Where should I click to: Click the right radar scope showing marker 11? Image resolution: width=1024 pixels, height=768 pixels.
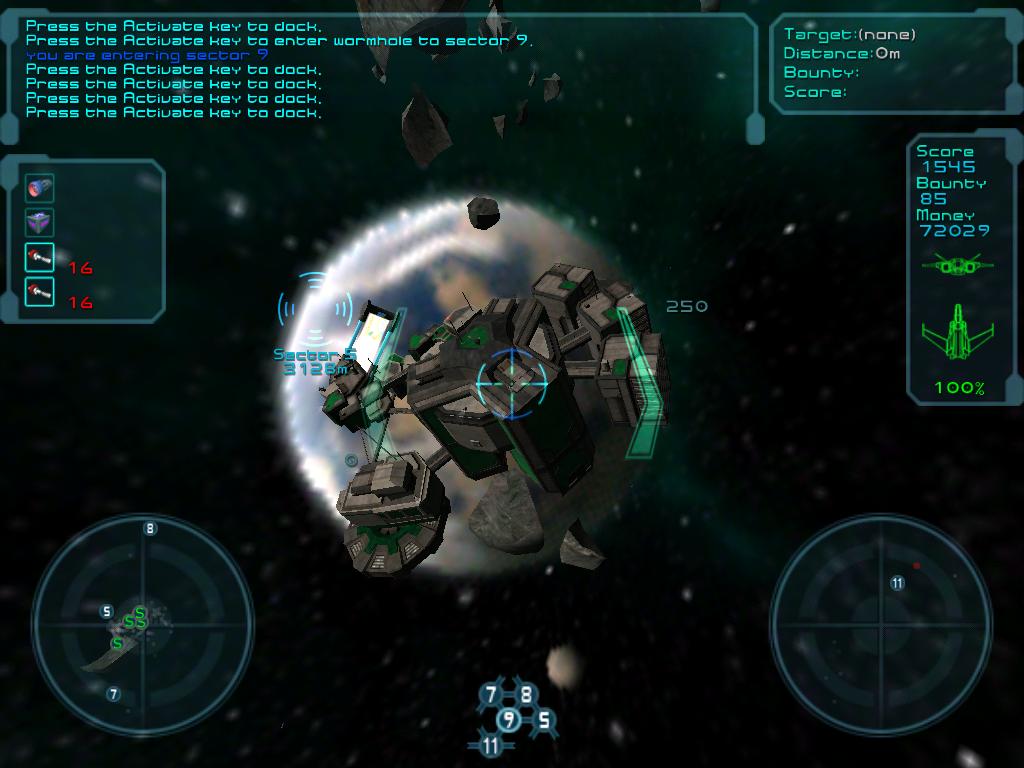click(881, 625)
